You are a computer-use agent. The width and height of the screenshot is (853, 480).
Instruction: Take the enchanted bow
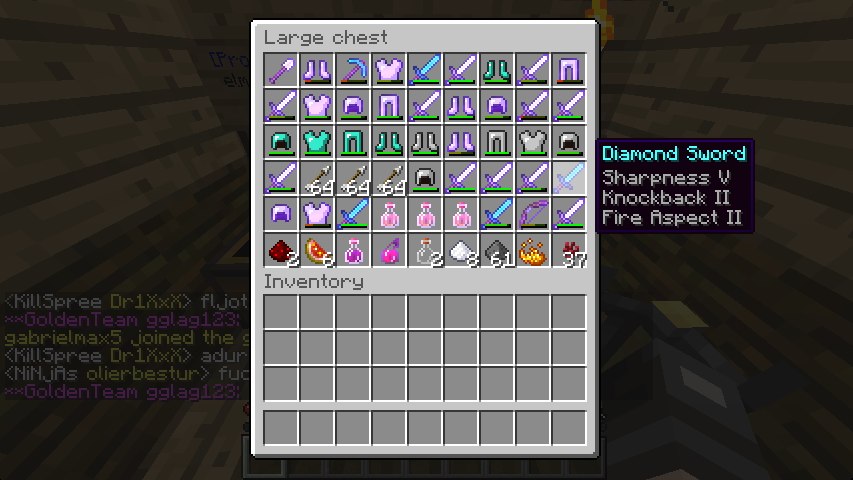(x=533, y=213)
